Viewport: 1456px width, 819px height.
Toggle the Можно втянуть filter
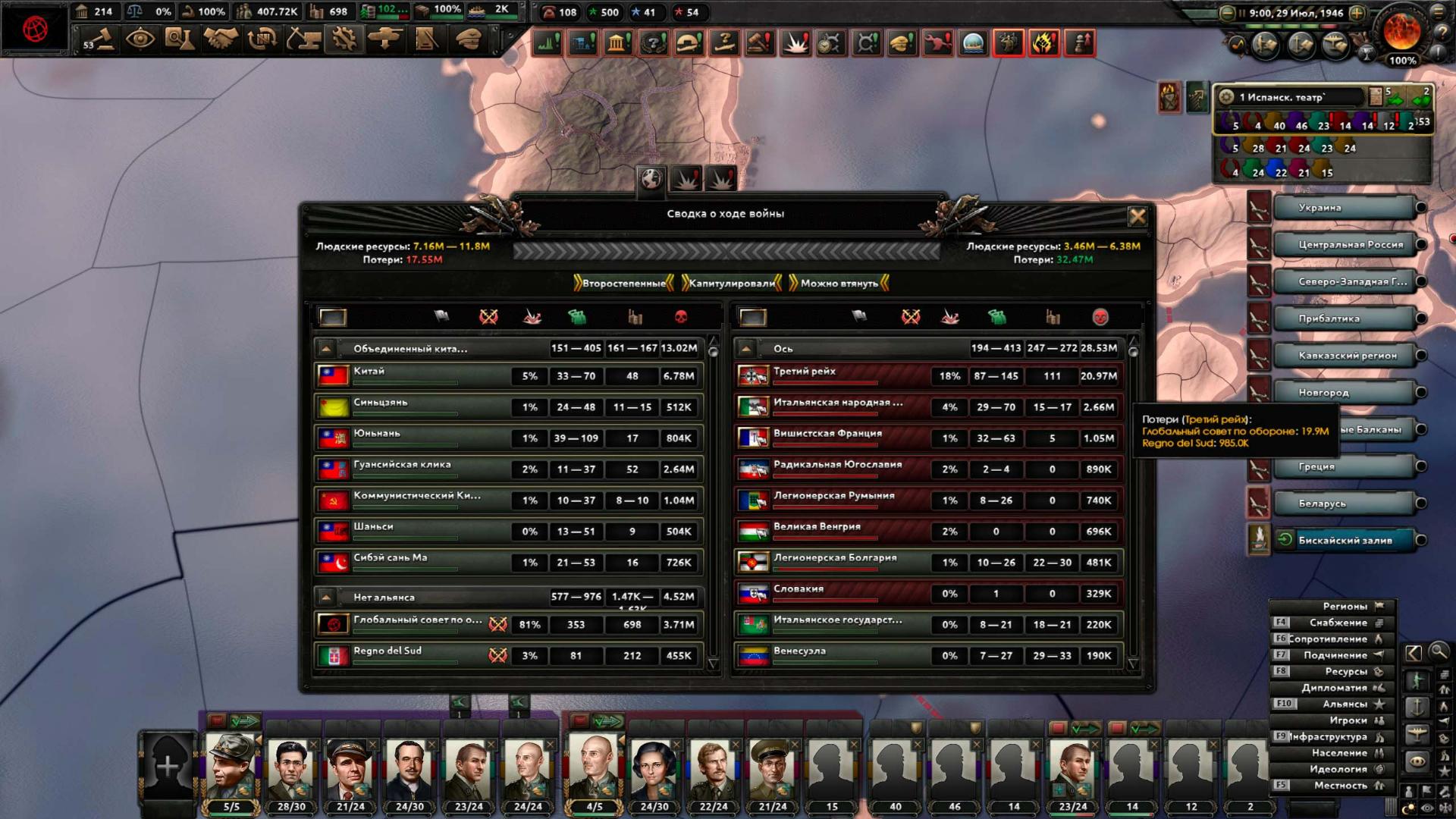(x=839, y=284)
